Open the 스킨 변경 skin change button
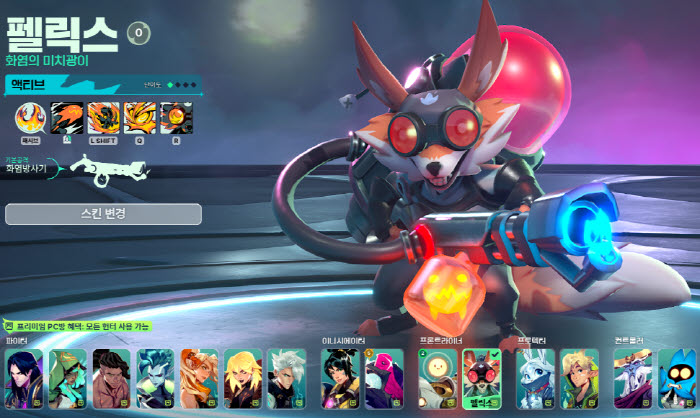This screenshot has height=418, width=700. pyautogui.click(x=103, y=214)
